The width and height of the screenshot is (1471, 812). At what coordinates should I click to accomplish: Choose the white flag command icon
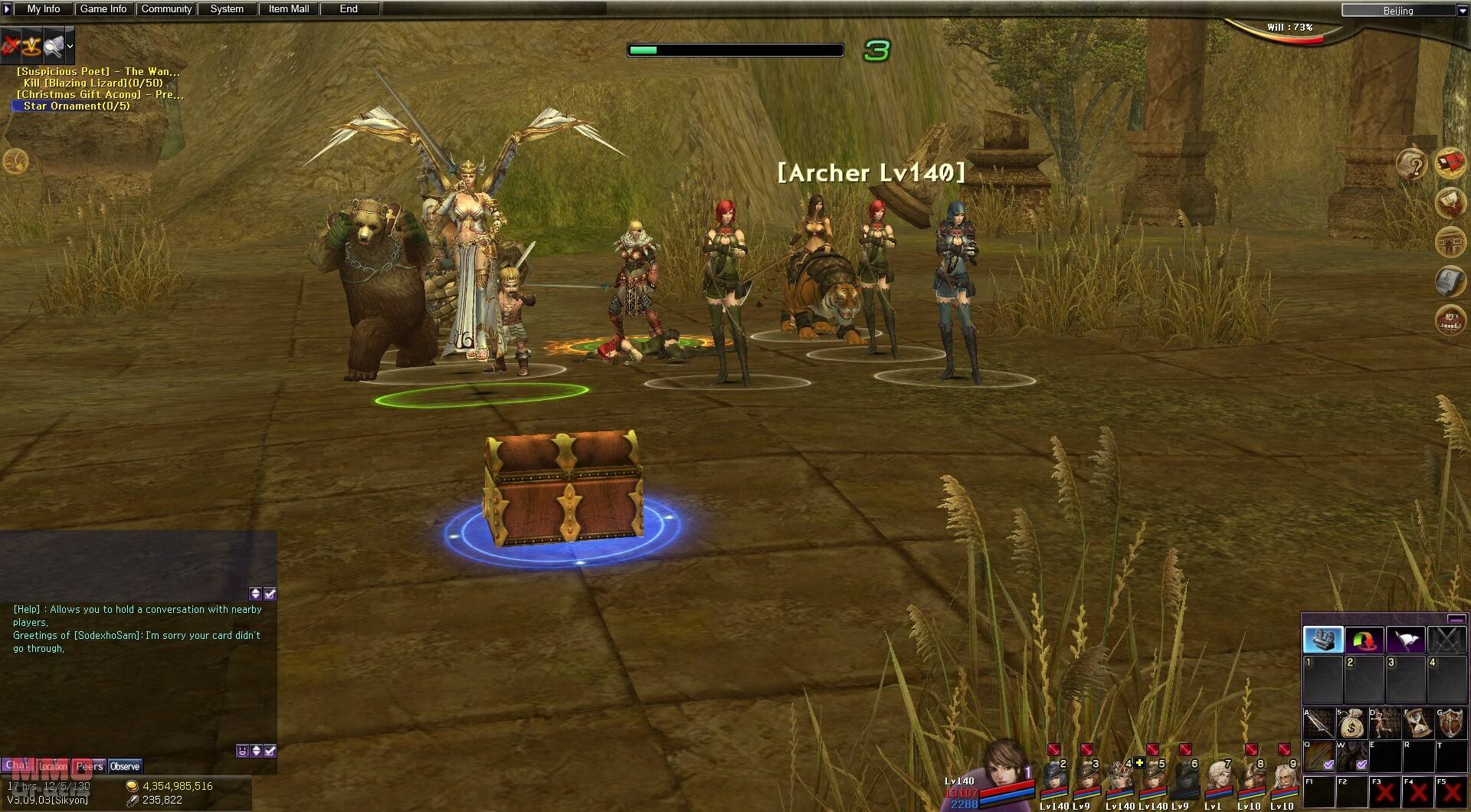click(1405, 640)
